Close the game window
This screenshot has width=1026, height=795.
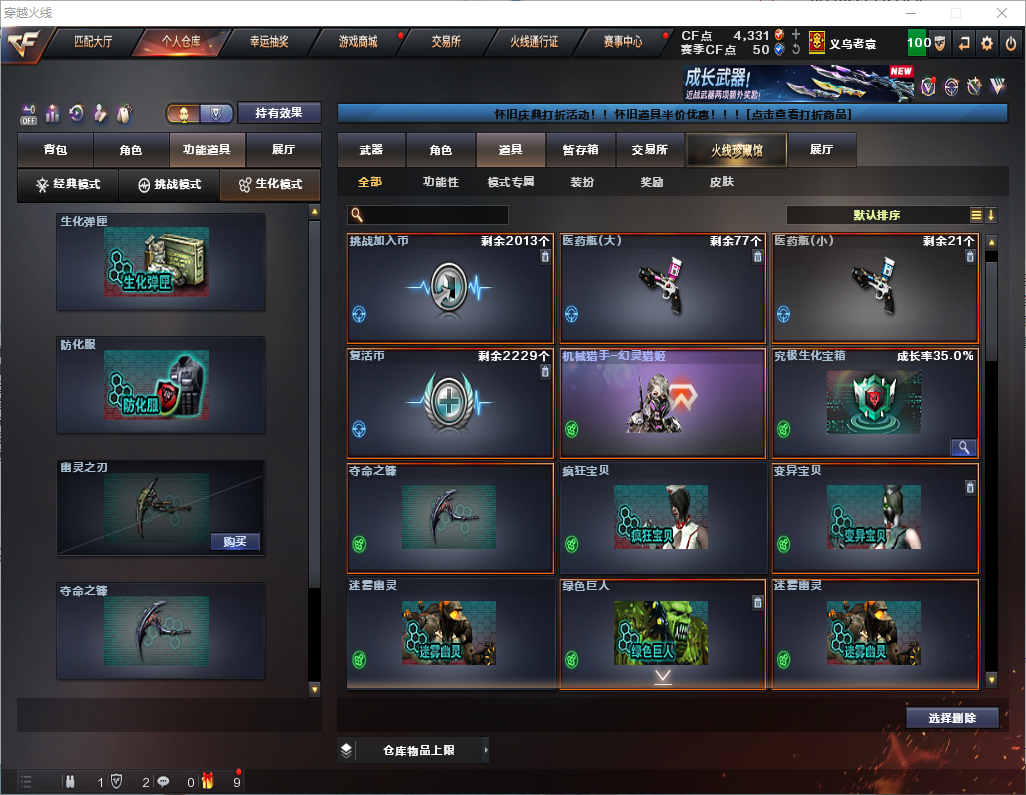[x=1001, y=13]
